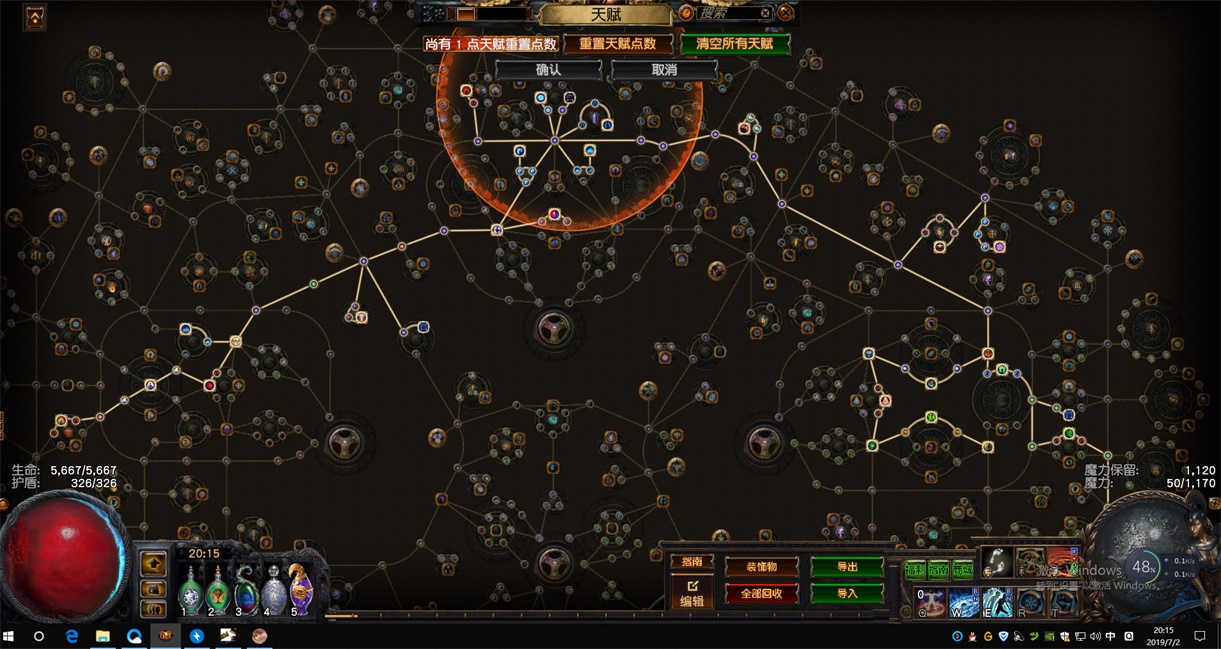Open the 编辑 edit button
The height and width of the screenshot is (649, 1221).
tap(692, 593)
